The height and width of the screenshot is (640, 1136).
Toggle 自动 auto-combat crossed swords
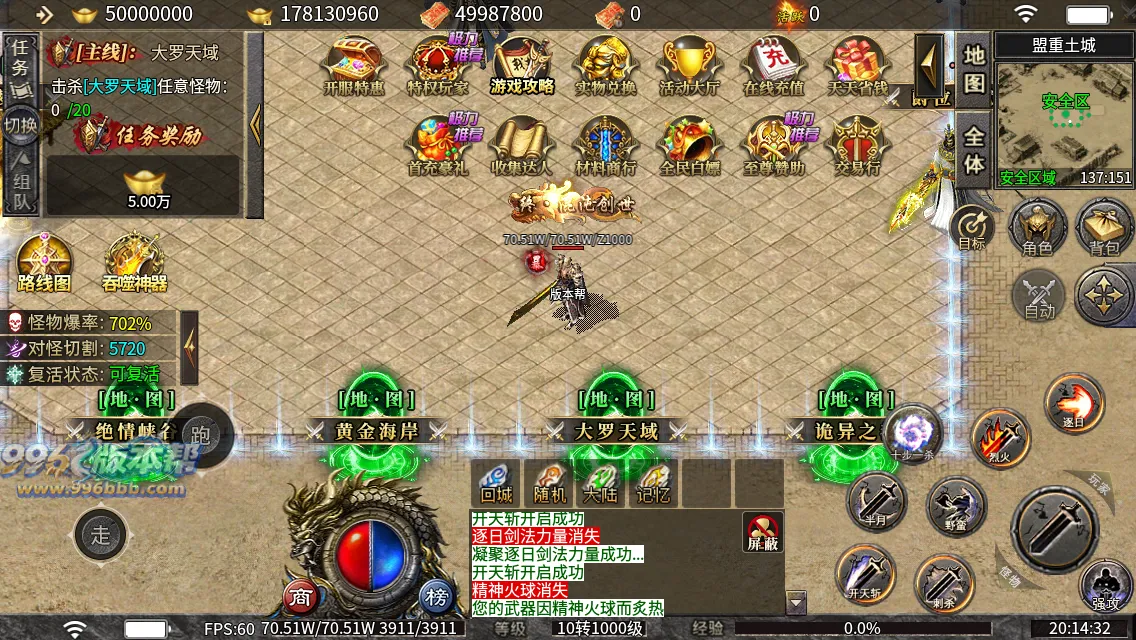(1039, 296)
